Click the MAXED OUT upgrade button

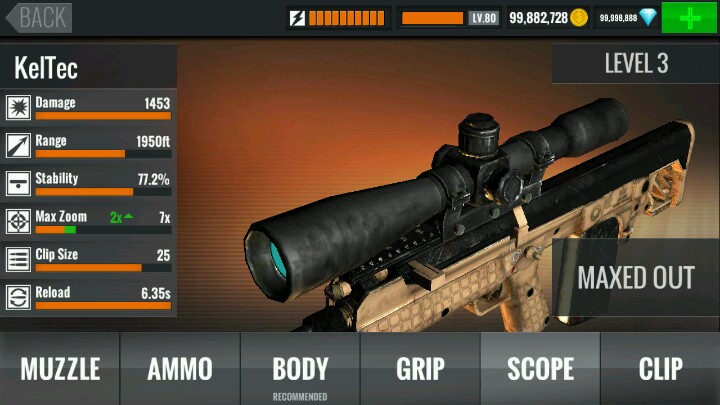click(x=635, y=277)
